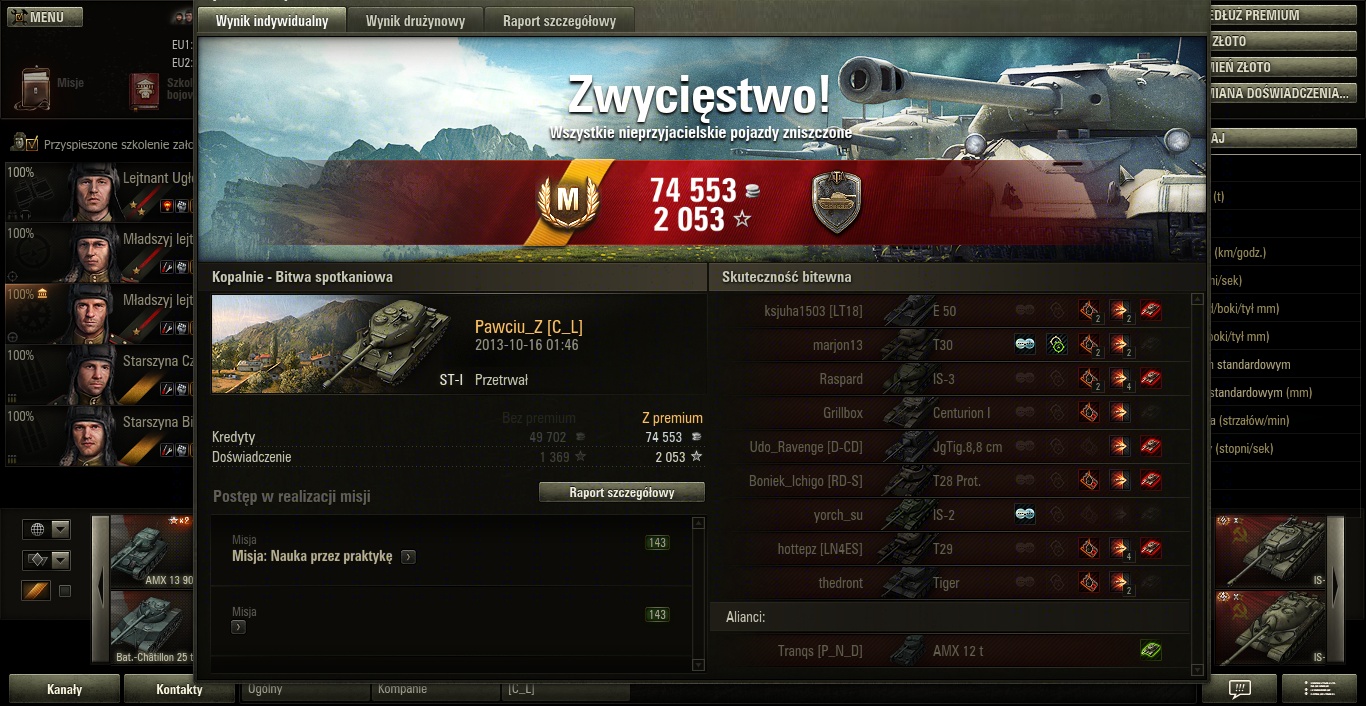The image size is (1366, 706).
Task: Open the MENU button
Action: click(x=46, y=17)
